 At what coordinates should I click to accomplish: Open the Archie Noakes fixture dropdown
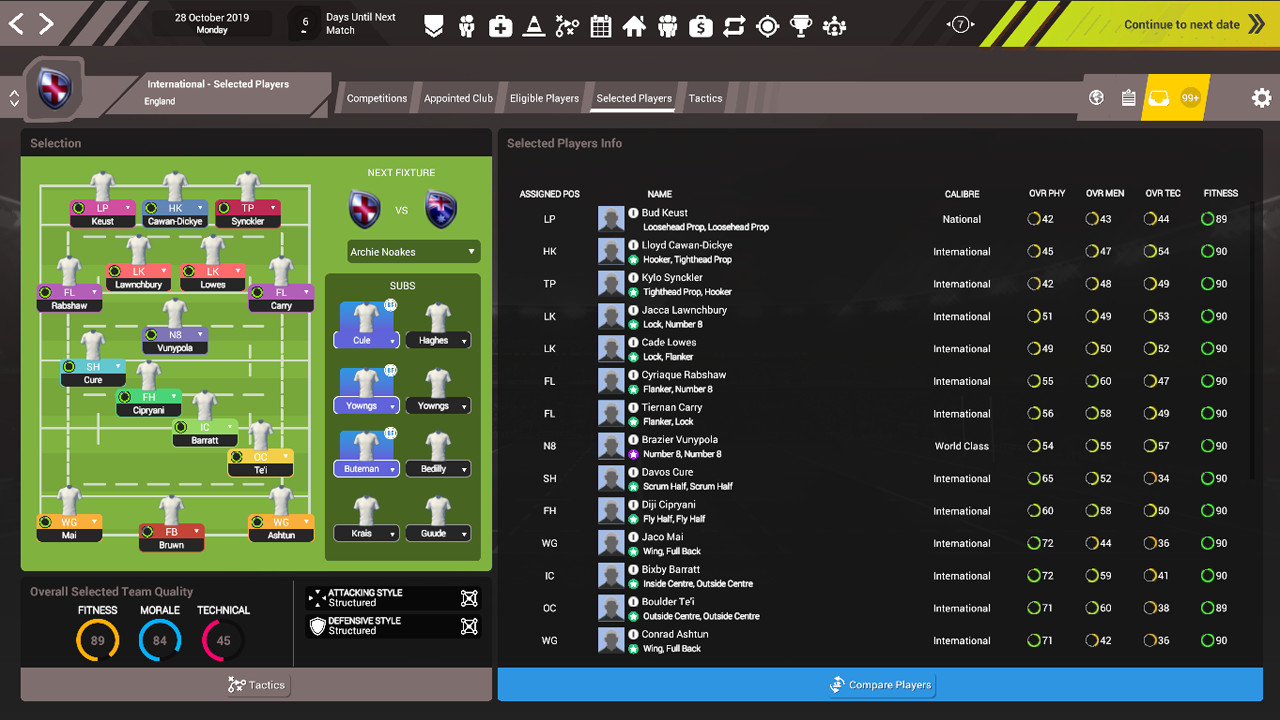[413, 251]
